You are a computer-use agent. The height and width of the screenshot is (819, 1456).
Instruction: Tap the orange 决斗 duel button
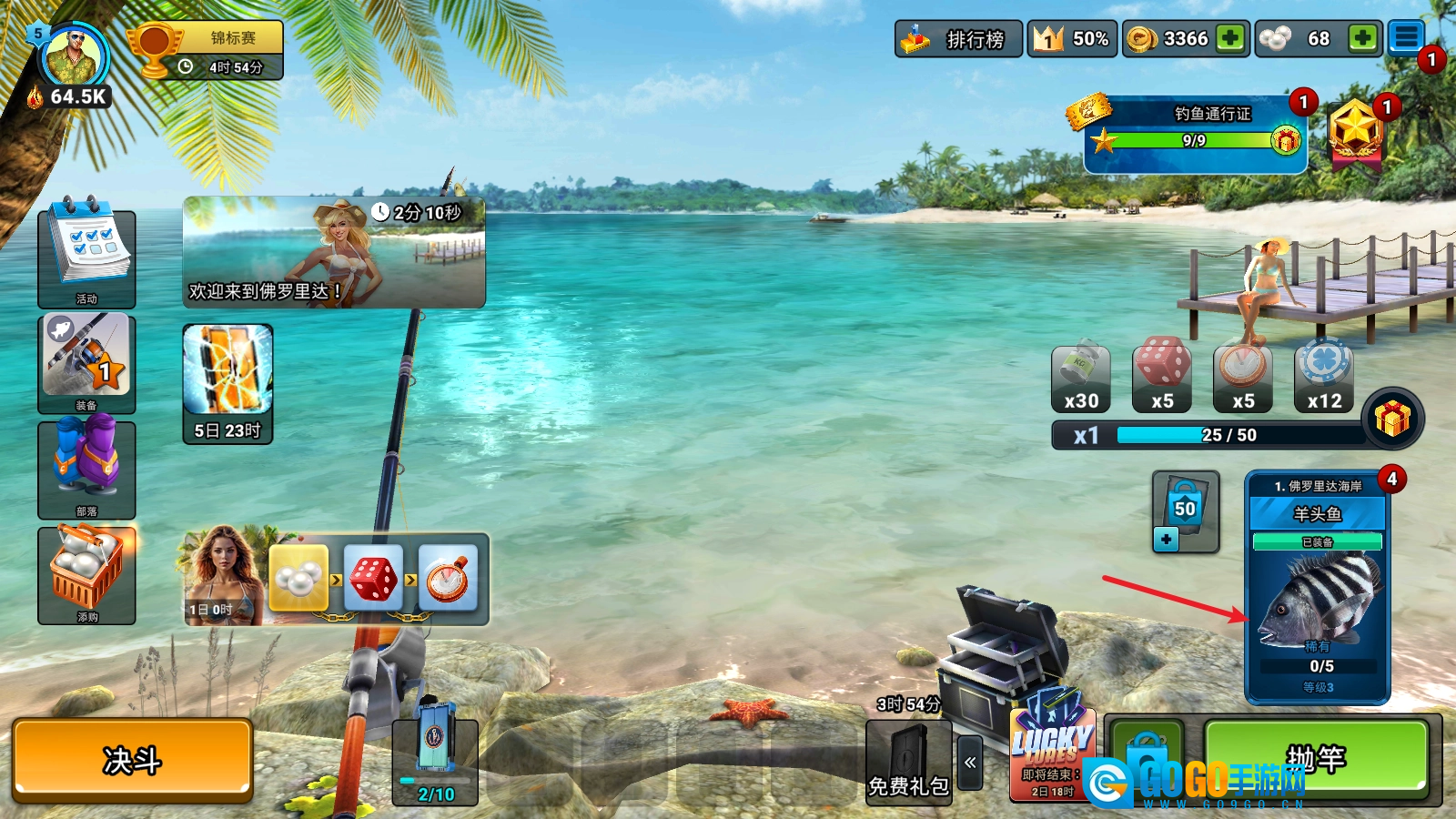coord(132,760)
